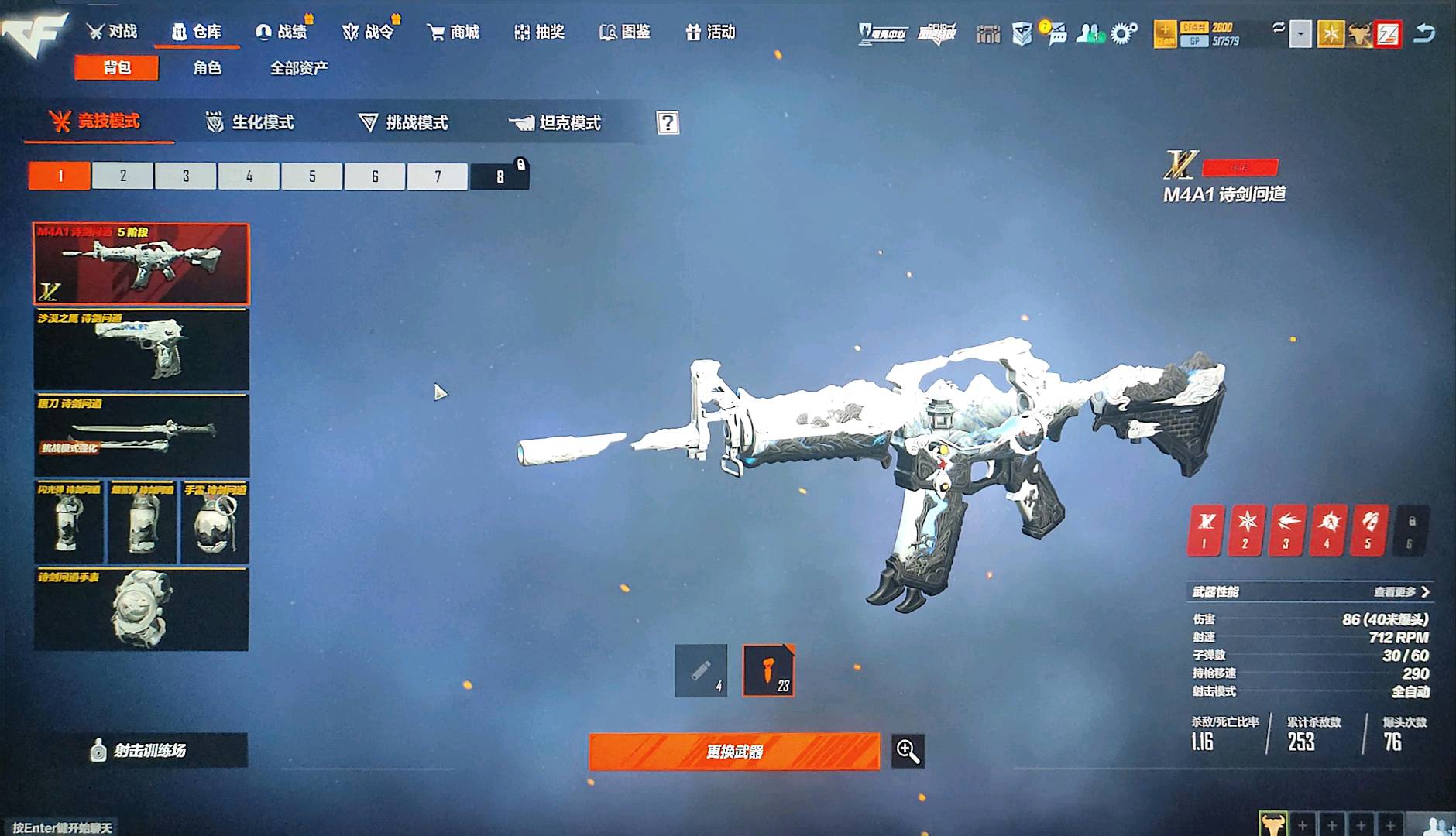The height and width of the screenshot is (836, 1456).
Task: Go to the 抽奖 lottery menu
Action: [540, 32]
